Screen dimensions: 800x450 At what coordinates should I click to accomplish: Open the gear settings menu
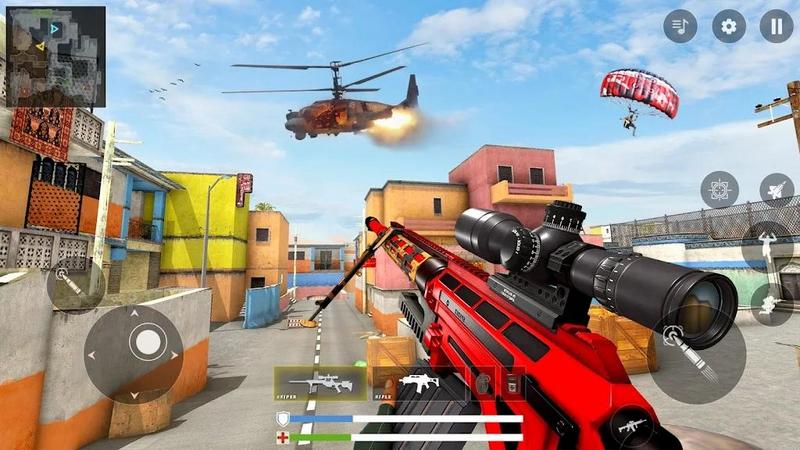click(729, 26)
